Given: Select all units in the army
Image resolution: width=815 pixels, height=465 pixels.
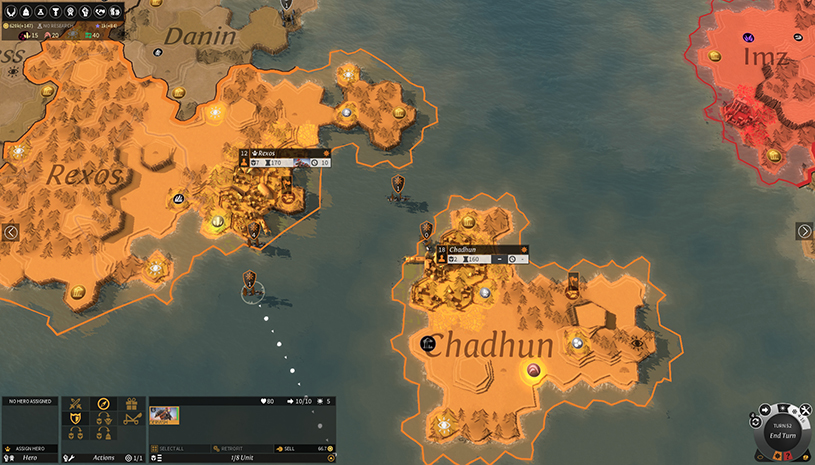Looking at the screenshot, I should click(177, 448).
